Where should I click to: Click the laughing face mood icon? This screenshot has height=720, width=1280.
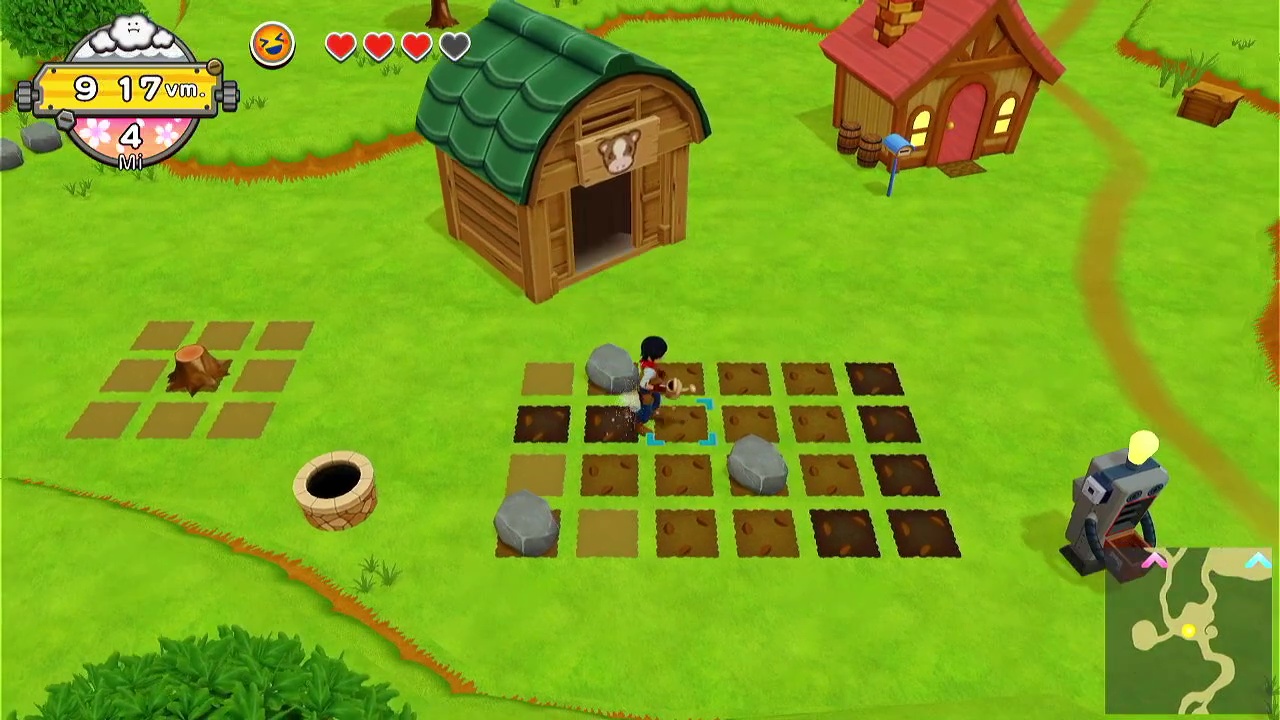[272, 45]
